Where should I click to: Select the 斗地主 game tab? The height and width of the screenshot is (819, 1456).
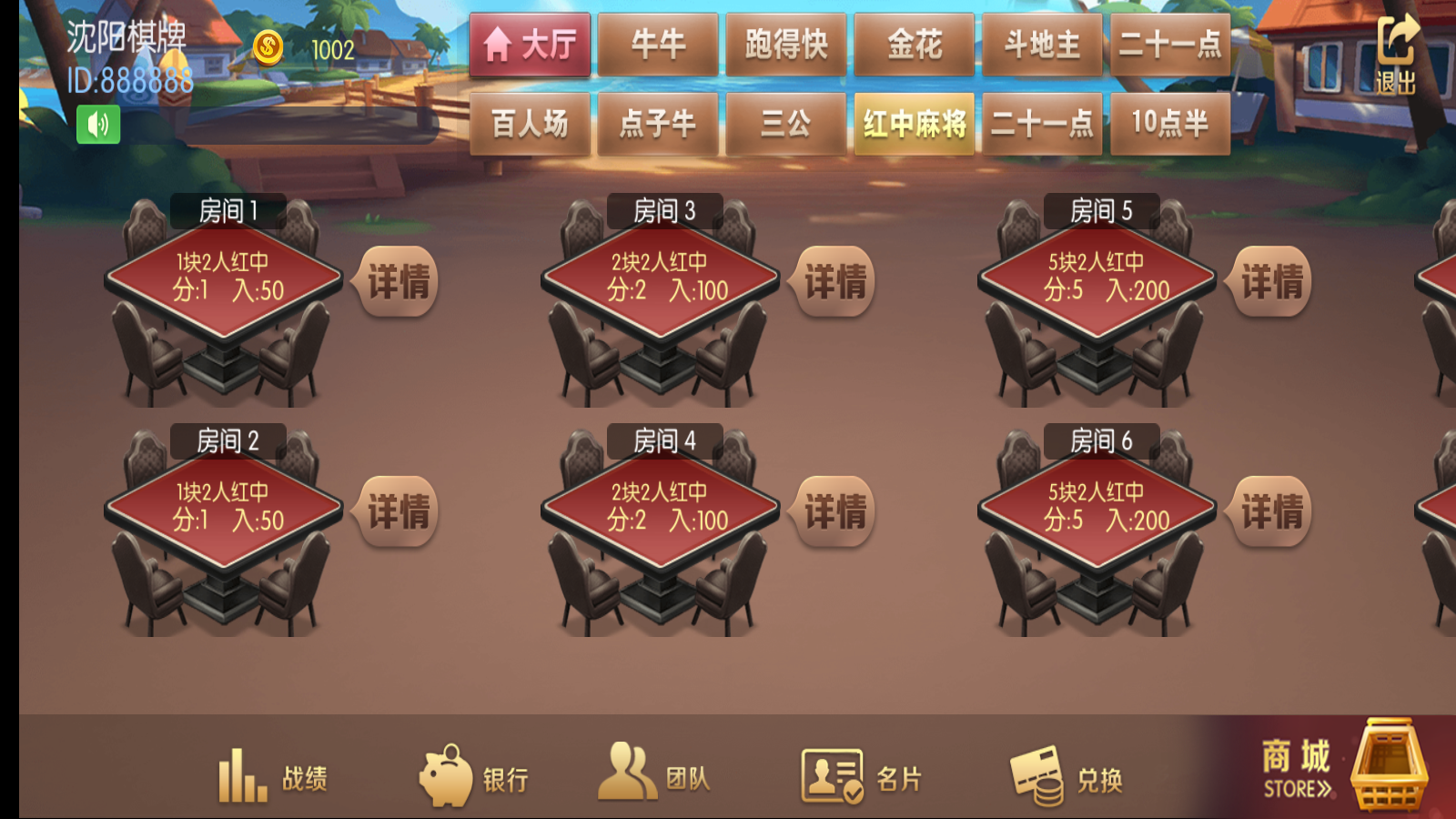1042,44
